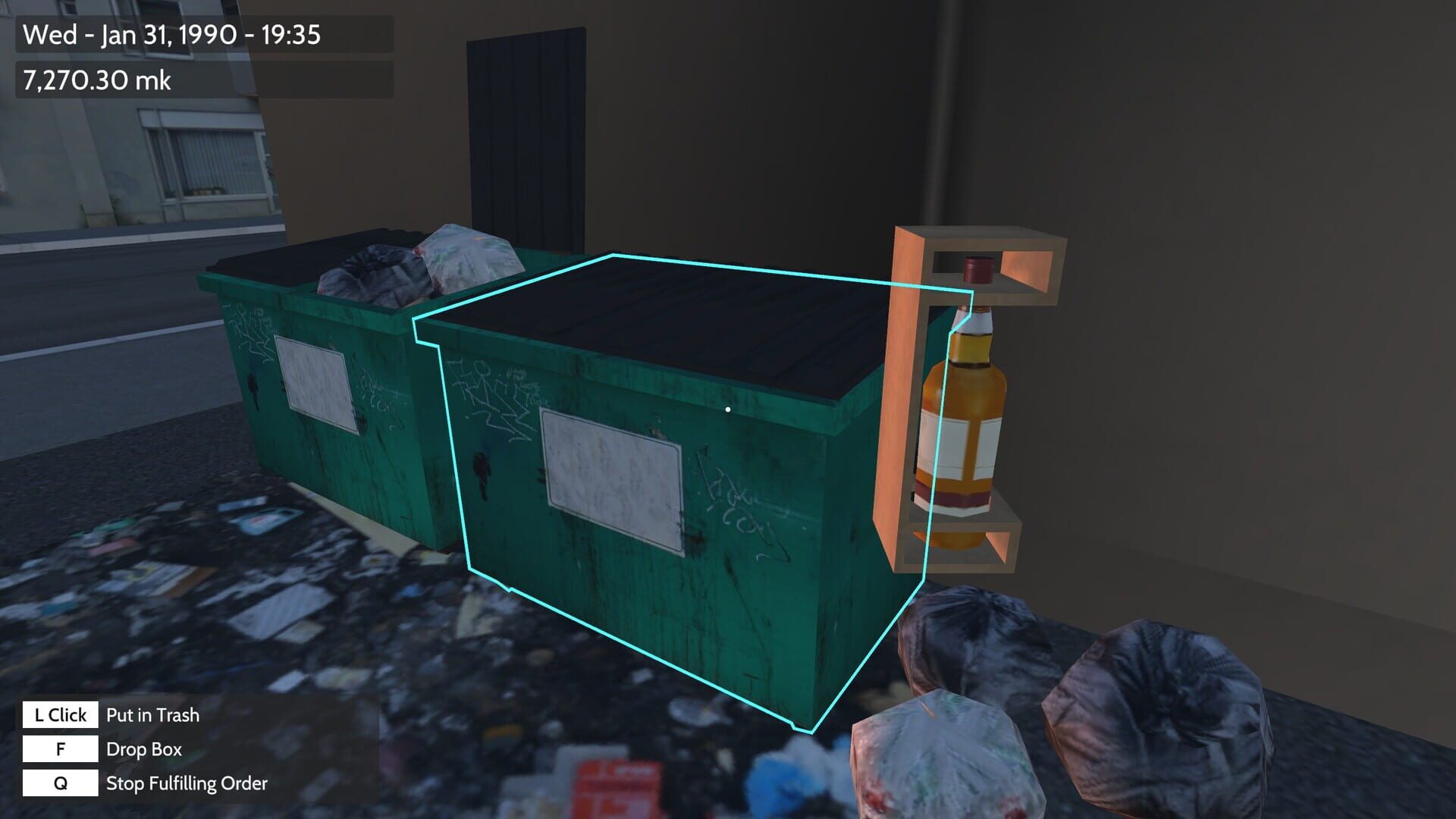Select the Q Stop Fulfilling Order prompt

59,784
